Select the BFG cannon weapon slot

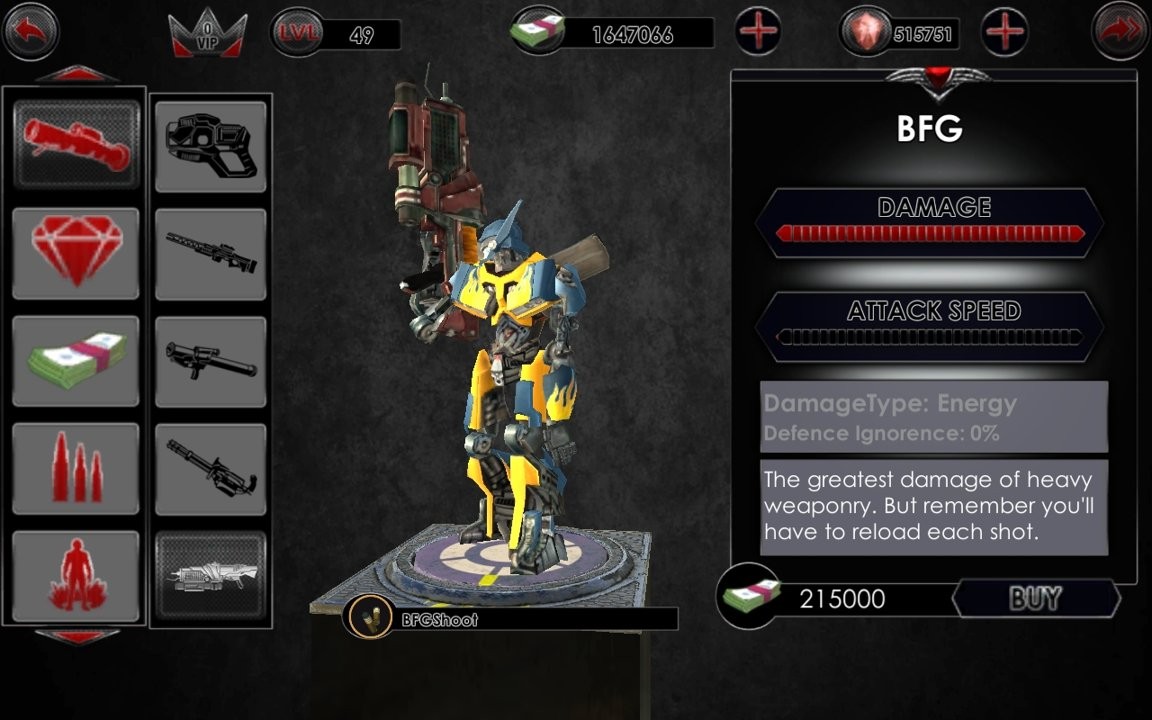(x=211, y=575)
